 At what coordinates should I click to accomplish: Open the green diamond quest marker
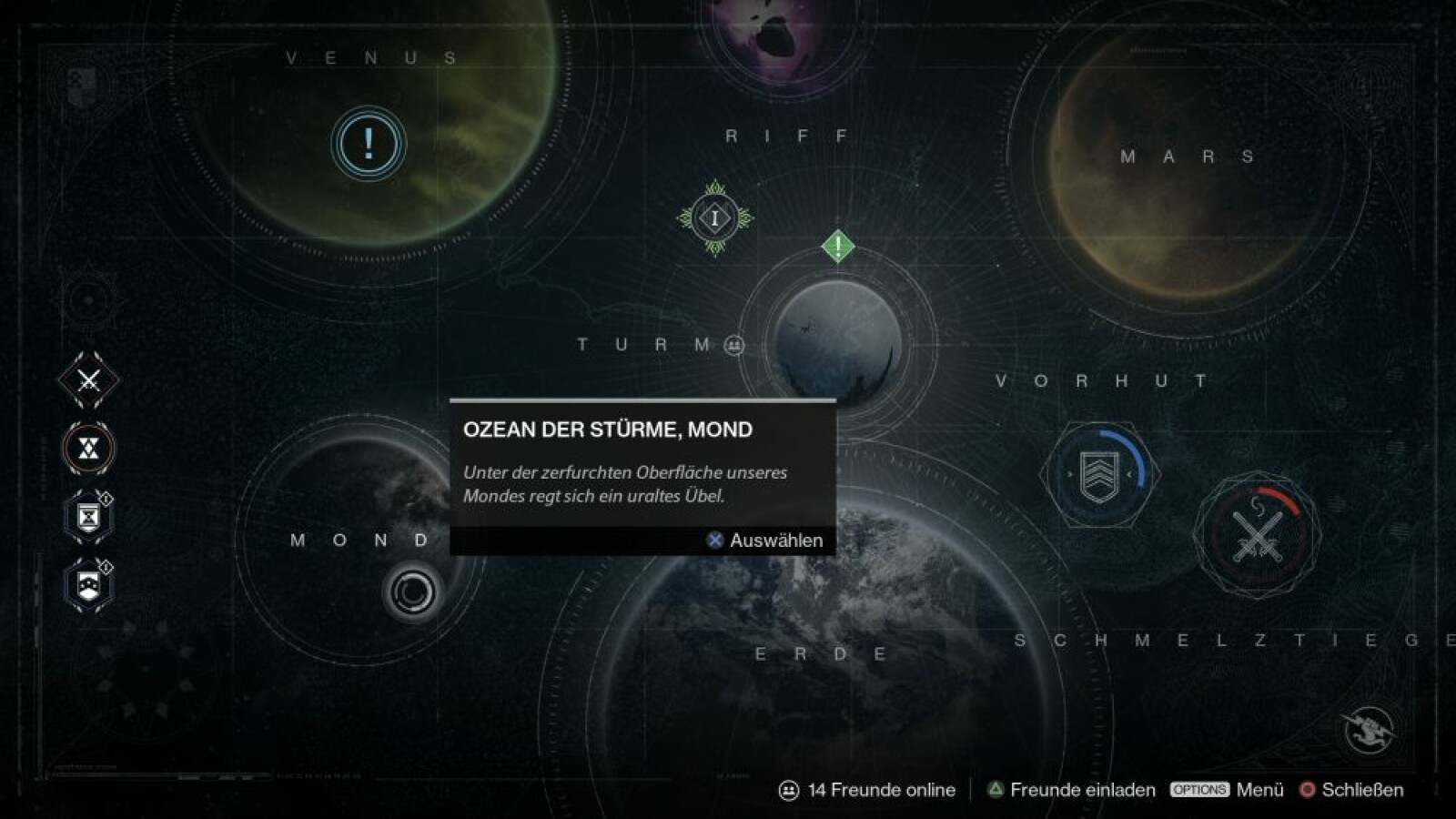[x=837, y=246]
